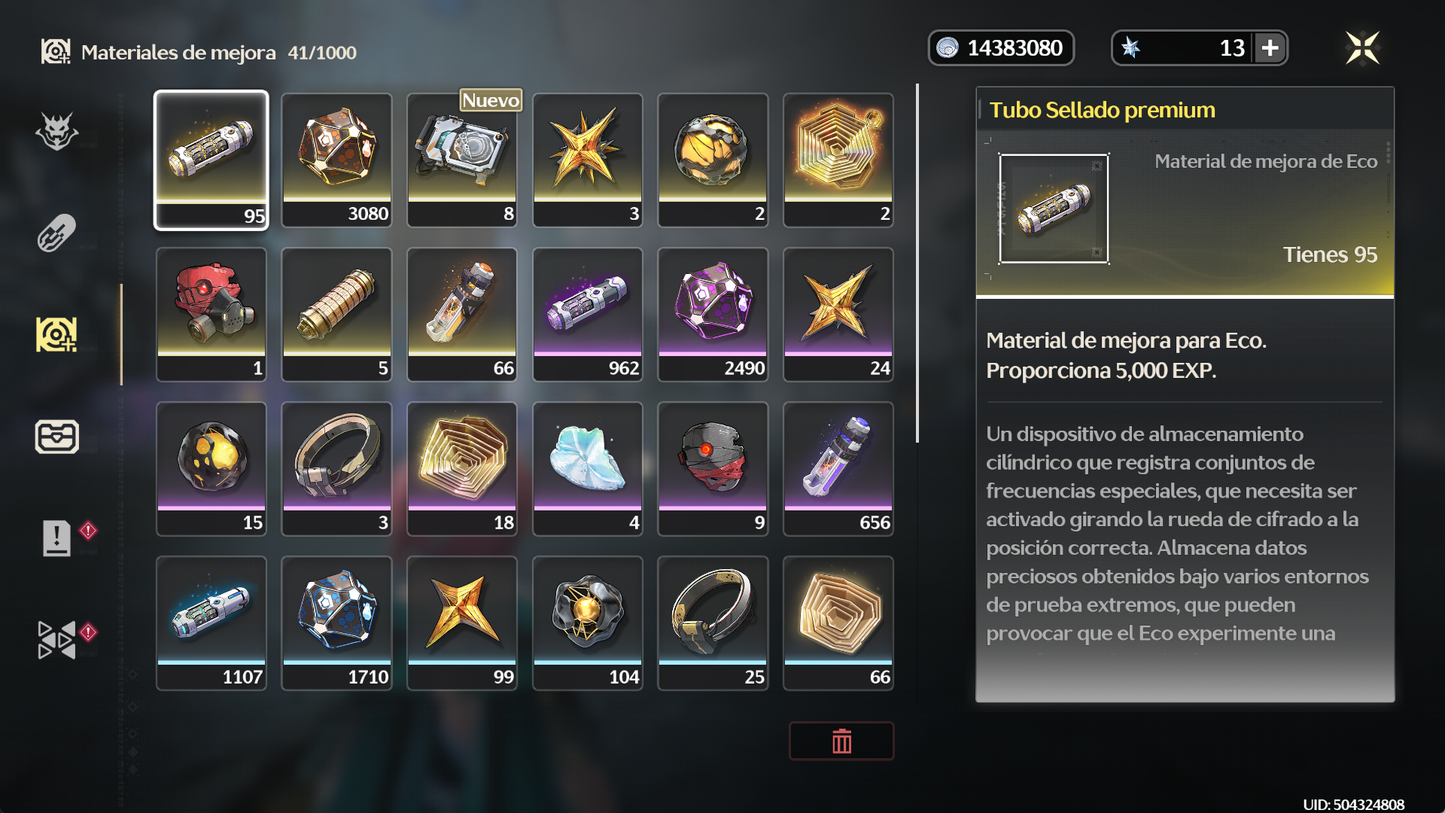Image resolution: width=1445 pixels, height=813 pixels.
Task: Select the gold Premium Sealed Tube slot with 95
Action: 211,160
